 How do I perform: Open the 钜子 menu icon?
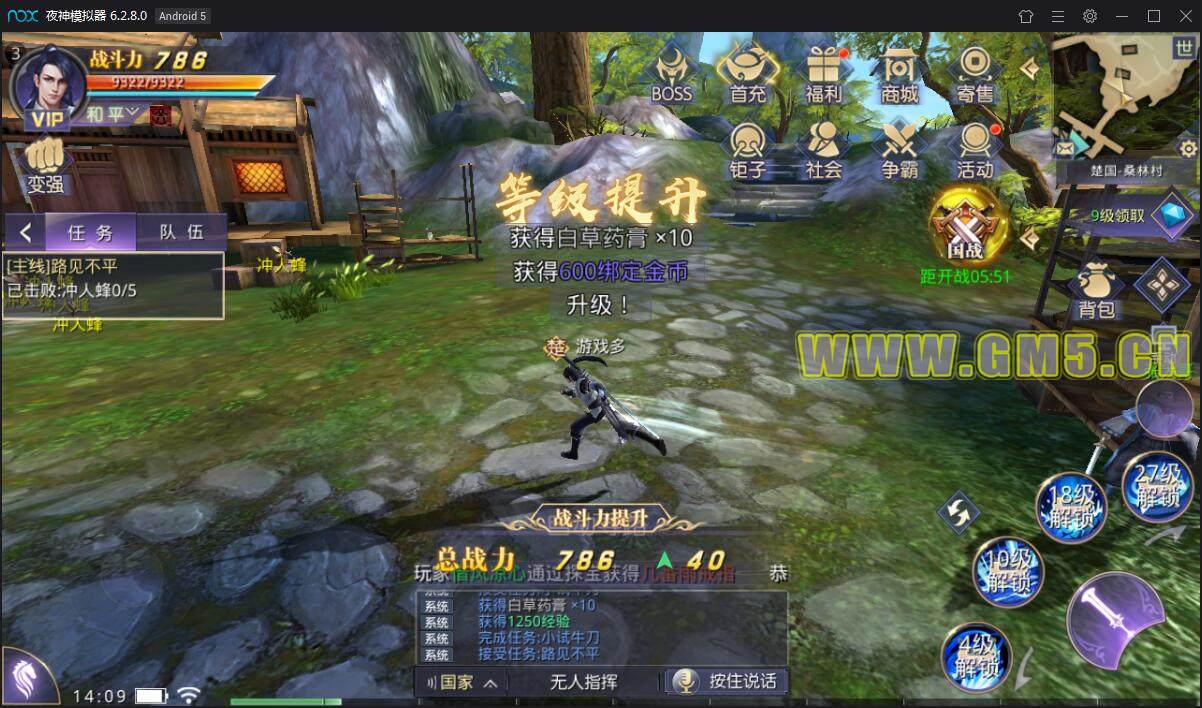click(747, 149)
